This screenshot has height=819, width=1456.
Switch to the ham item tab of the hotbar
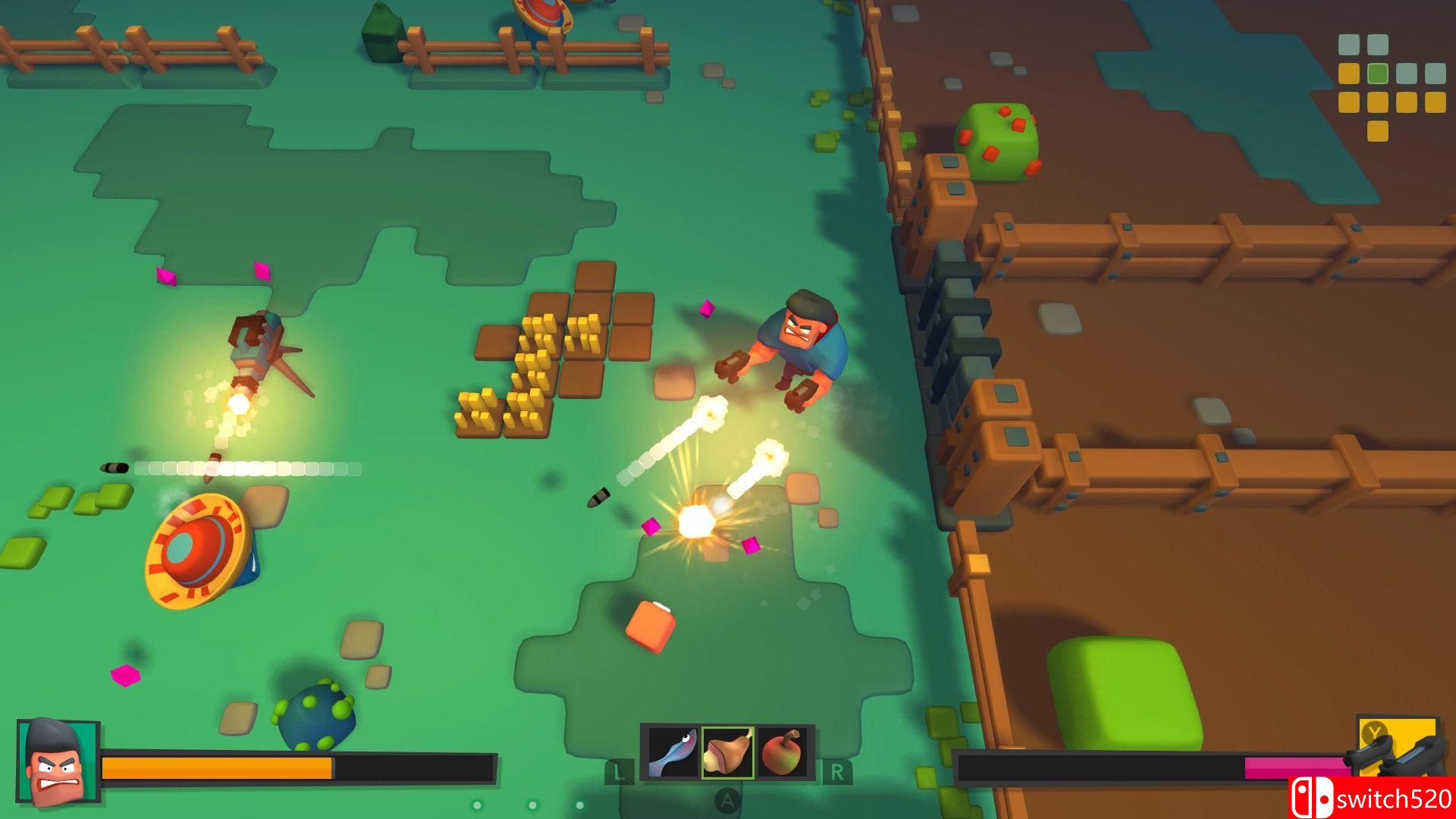click(x=727, y=750)
